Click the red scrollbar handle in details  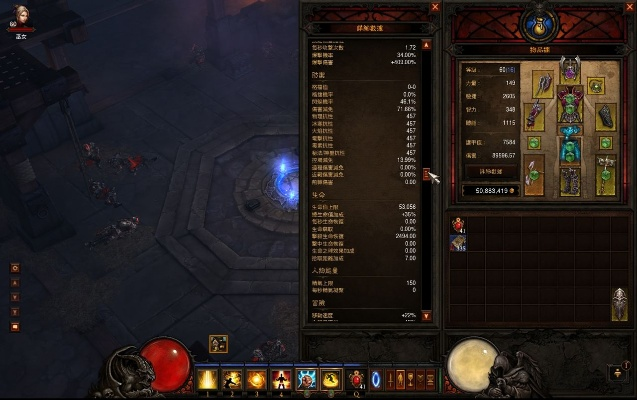[x=427, y=175]
